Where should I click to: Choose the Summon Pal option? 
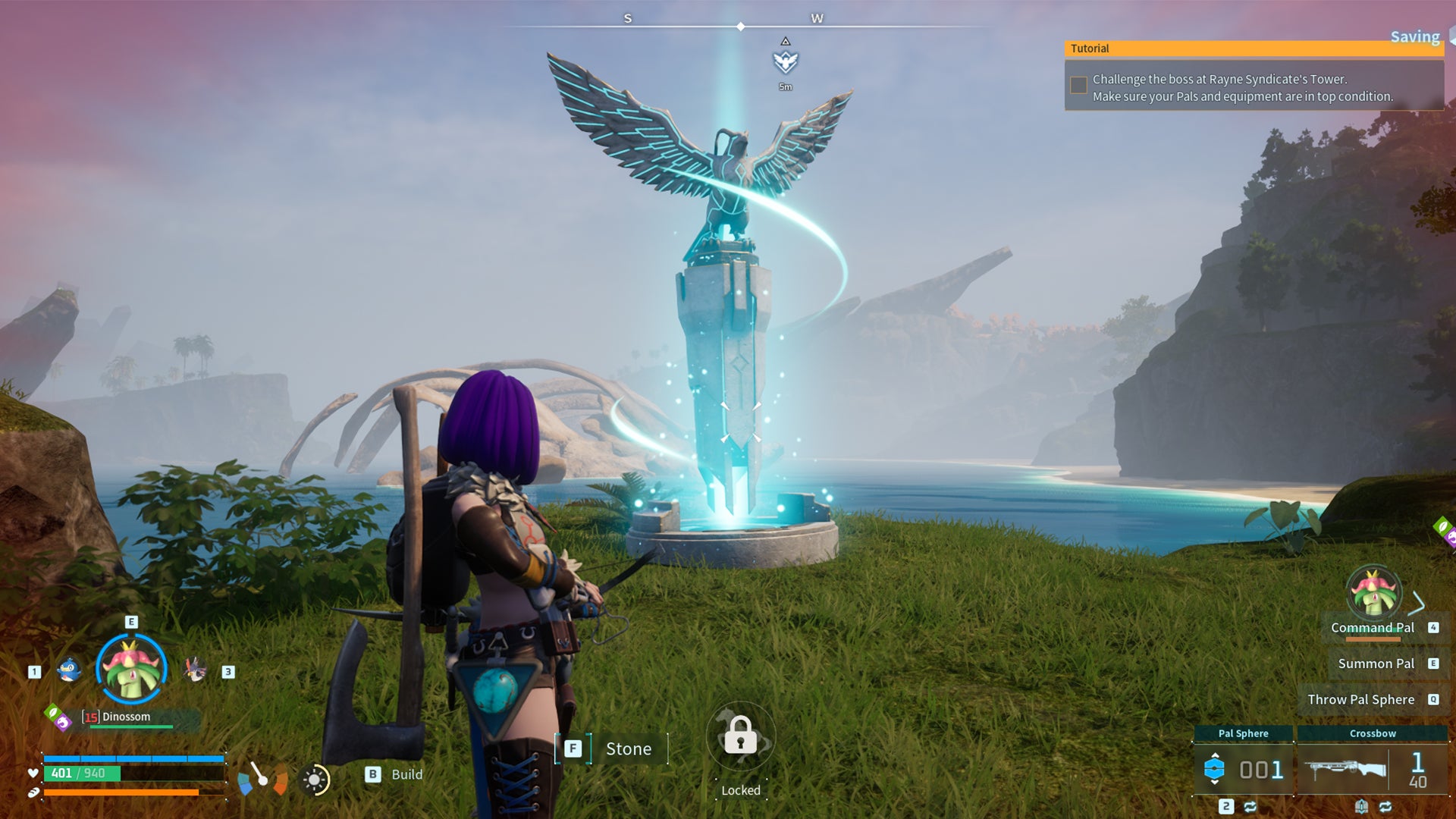[1376, 664]
